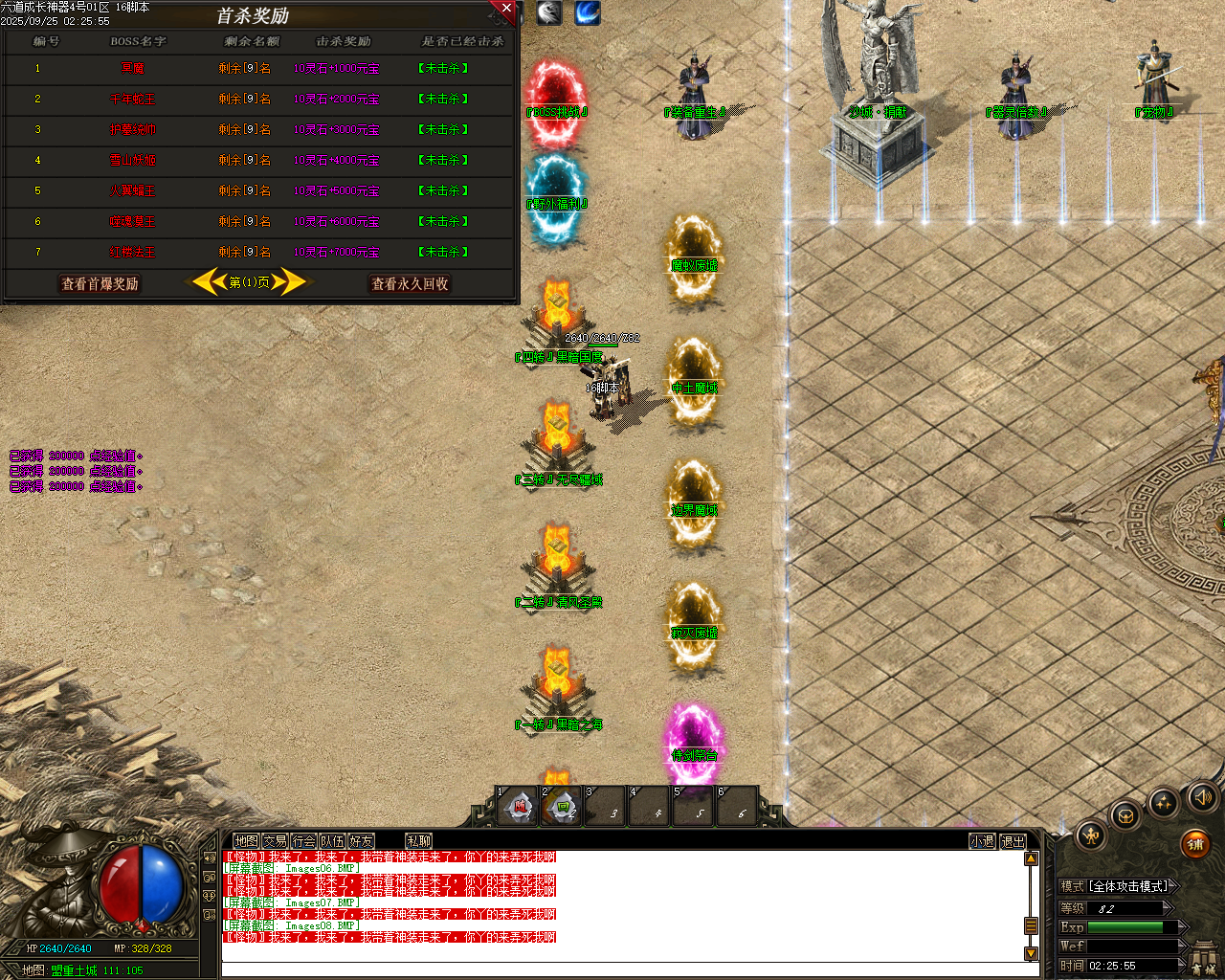This screenshot has height=980, width=1225.
Task: Click the chat scrollbar down arrow
Action: 1031,954
